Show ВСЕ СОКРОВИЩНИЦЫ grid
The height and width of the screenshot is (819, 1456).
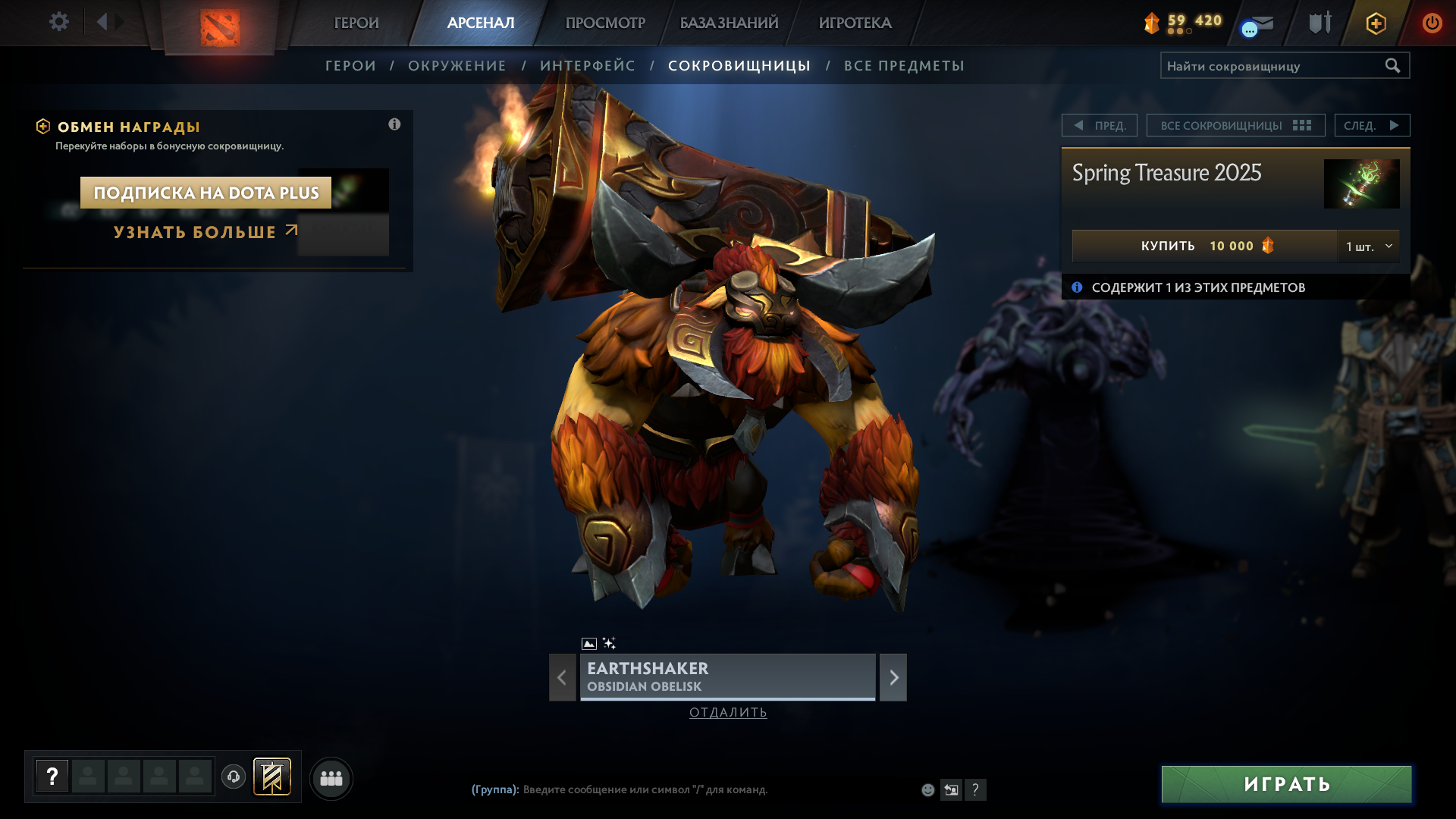1235,125
